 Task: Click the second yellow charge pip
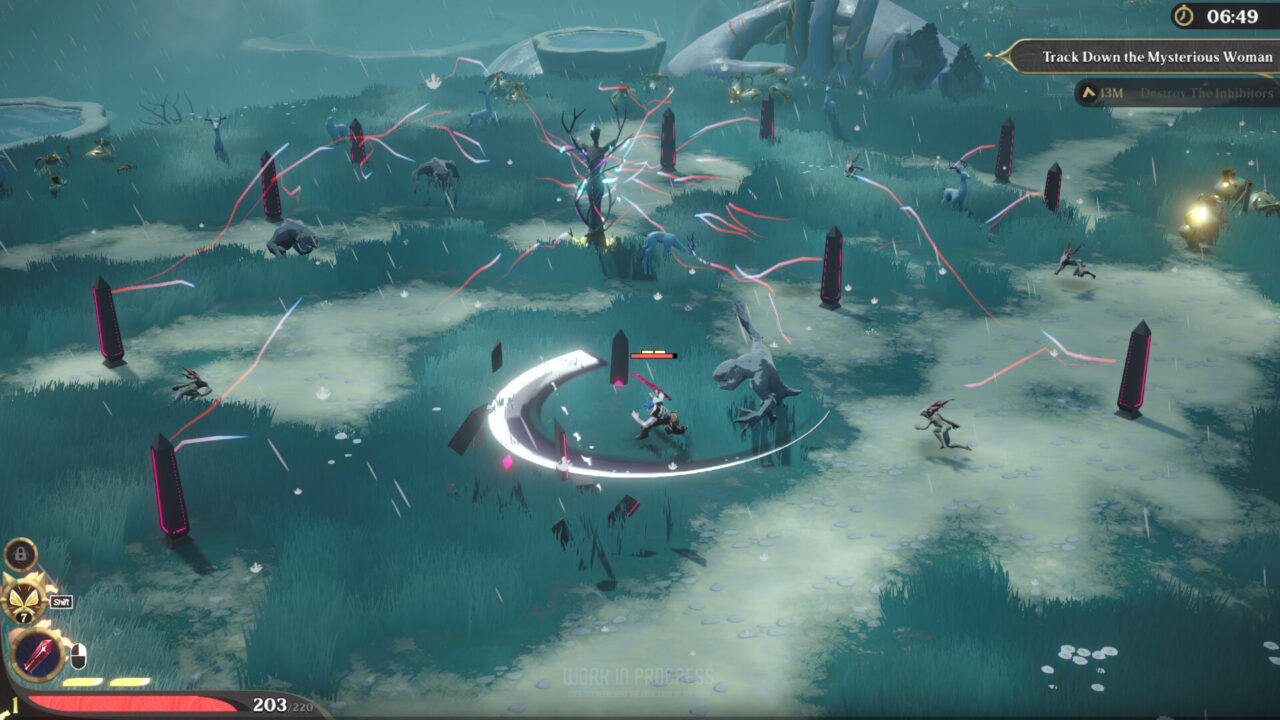tap(128, 681)
